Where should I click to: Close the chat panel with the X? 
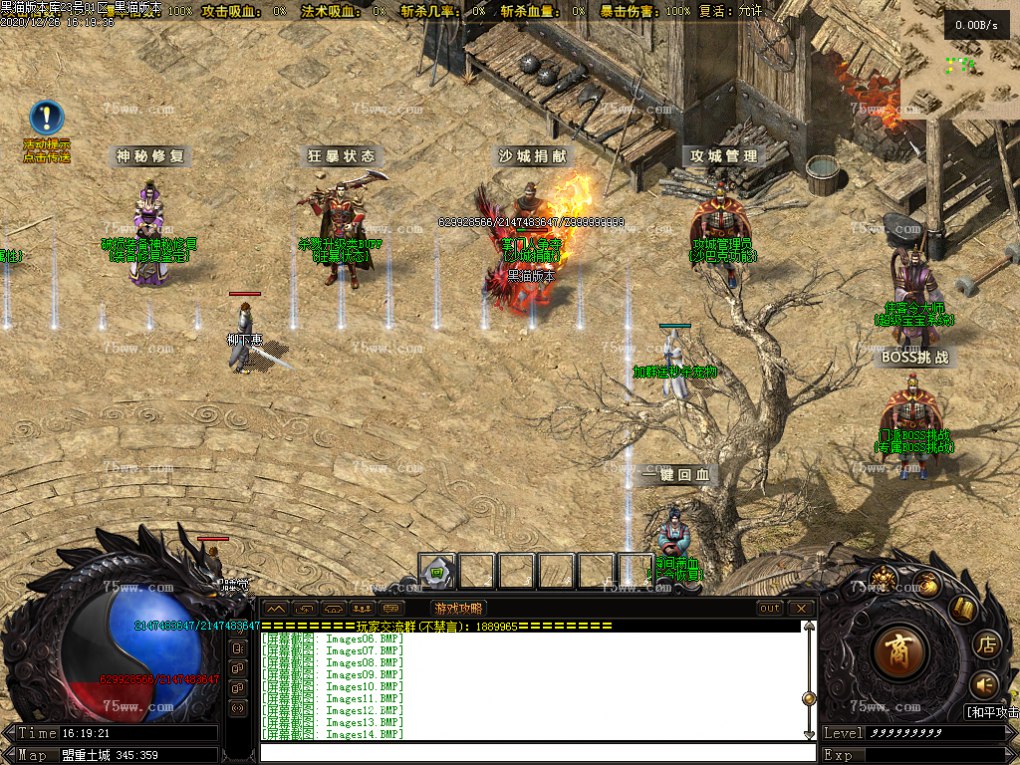(x=800, y=608)
